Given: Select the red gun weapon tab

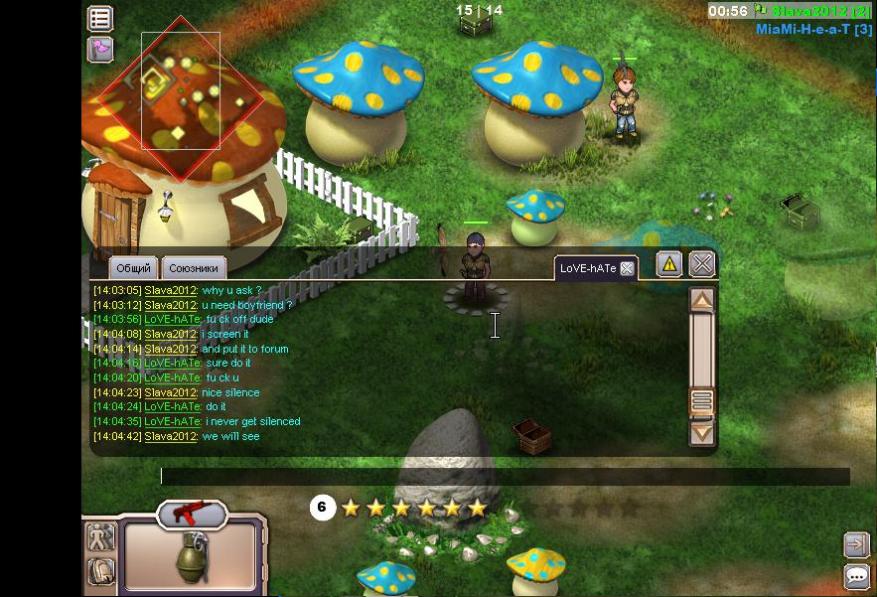Looking at the screenshot, I should (x=192, y=514).
